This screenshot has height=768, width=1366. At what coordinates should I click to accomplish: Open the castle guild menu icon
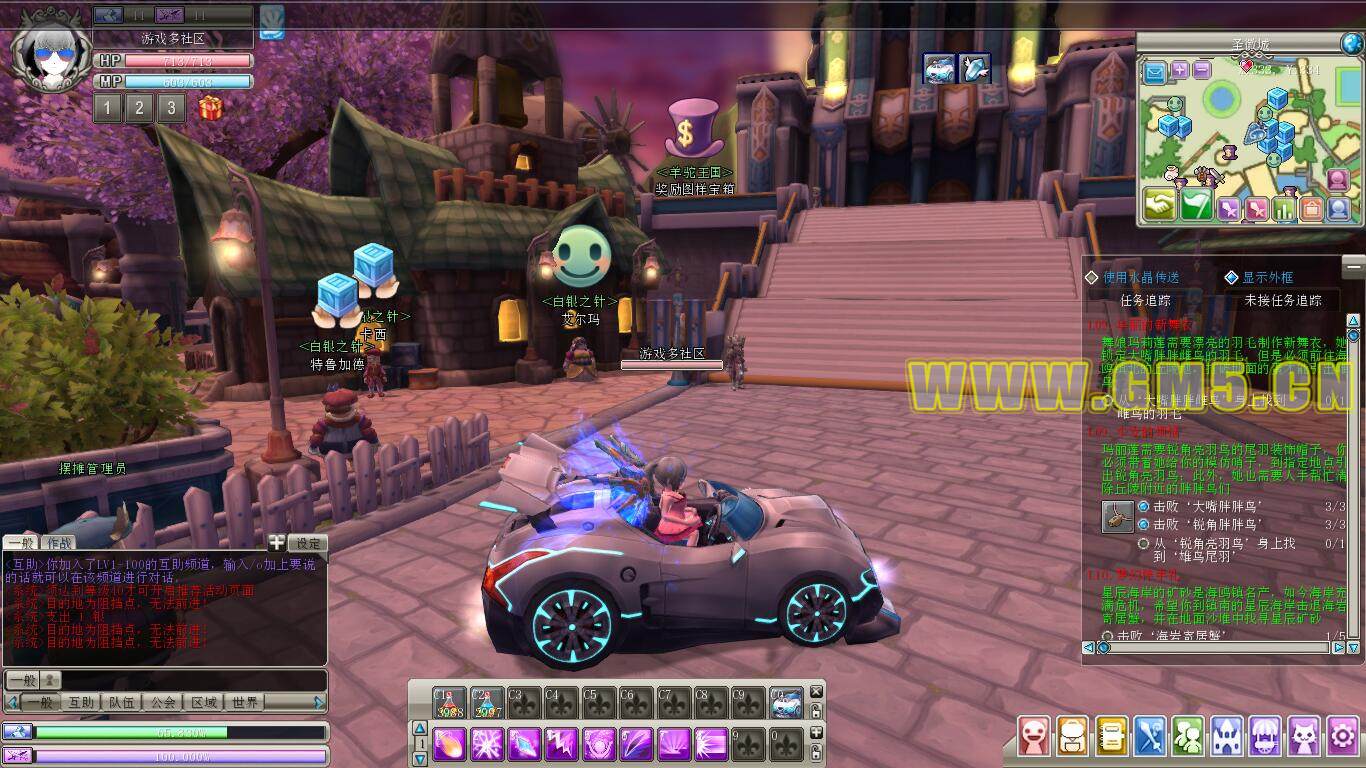coord(1227,737)
